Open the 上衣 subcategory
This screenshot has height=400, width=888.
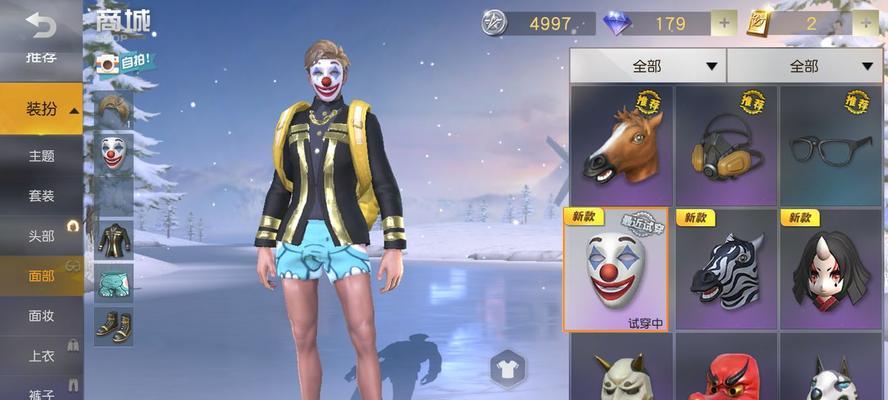[41, 355]
